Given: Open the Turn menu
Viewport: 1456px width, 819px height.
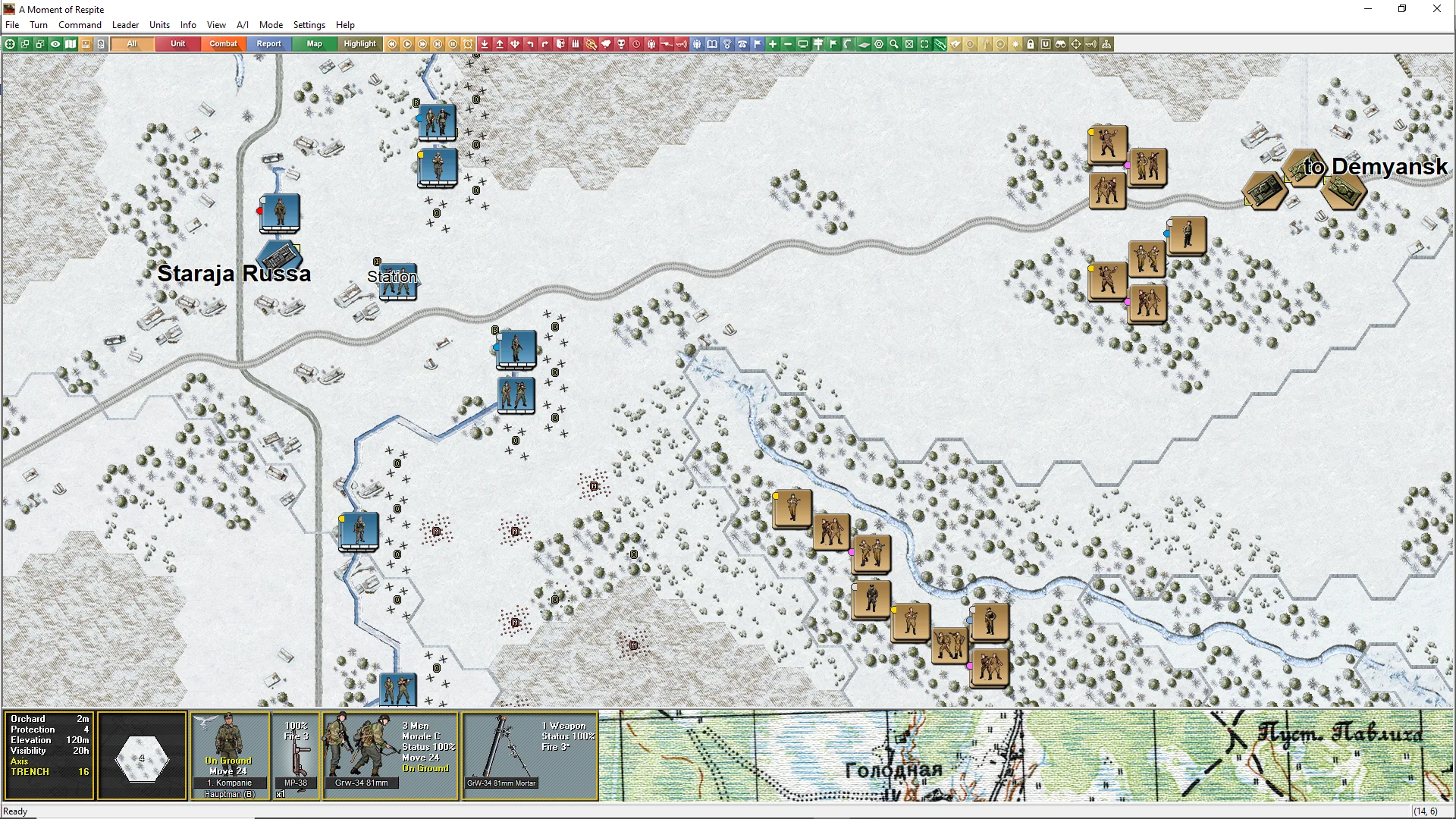Looking at the screenshot, I should tap(39, 25).
